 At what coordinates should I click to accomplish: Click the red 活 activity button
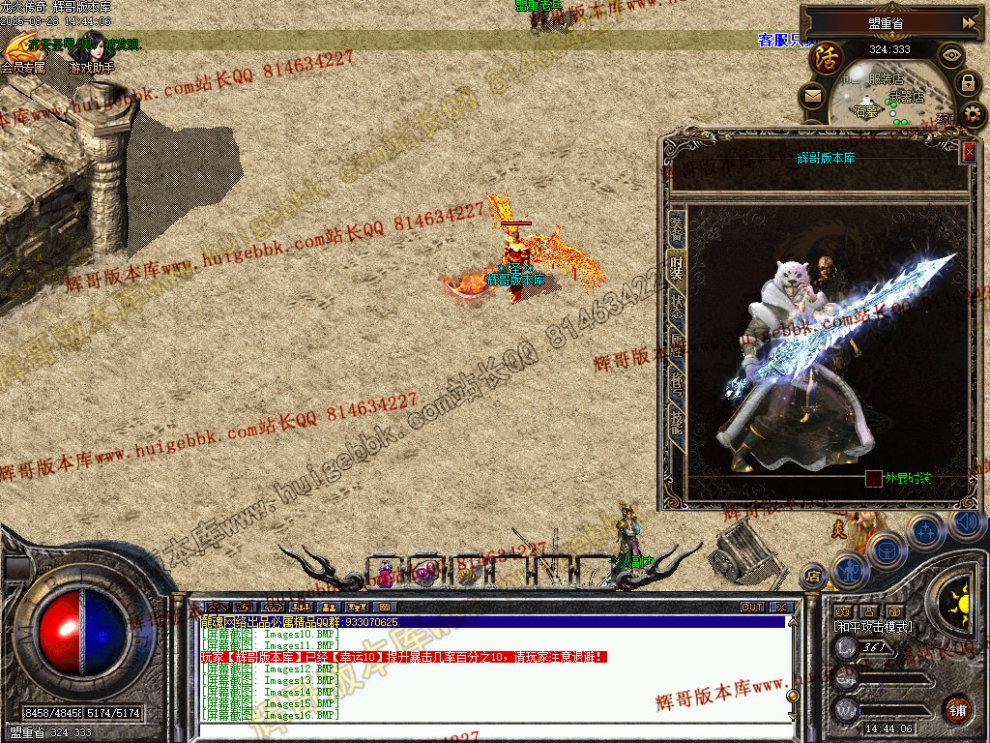pos(827,57)
